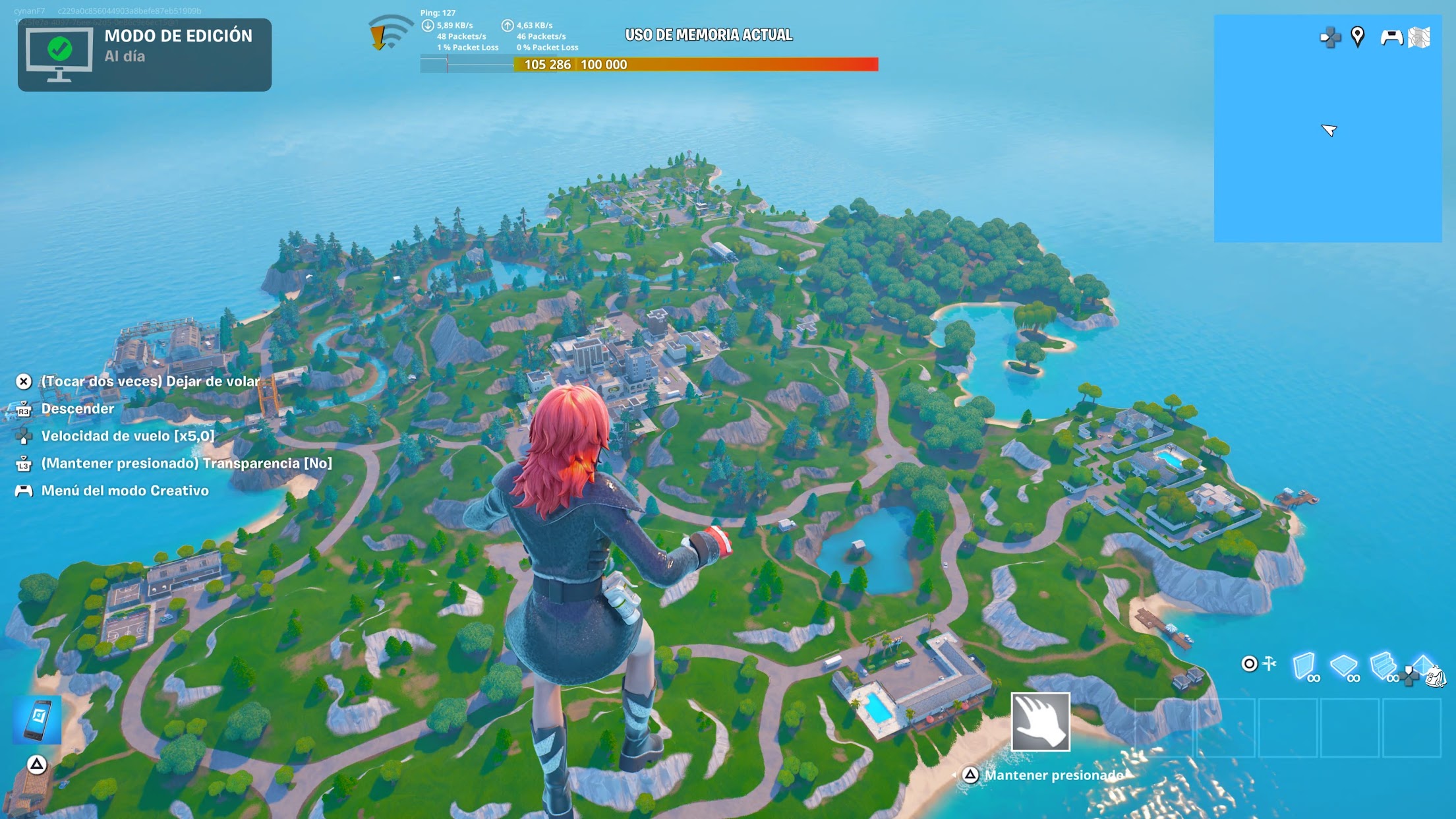1456x819 pixels.
Task: Select the harvesting glove slot in the hotbar
Action: coord(1040,722)
